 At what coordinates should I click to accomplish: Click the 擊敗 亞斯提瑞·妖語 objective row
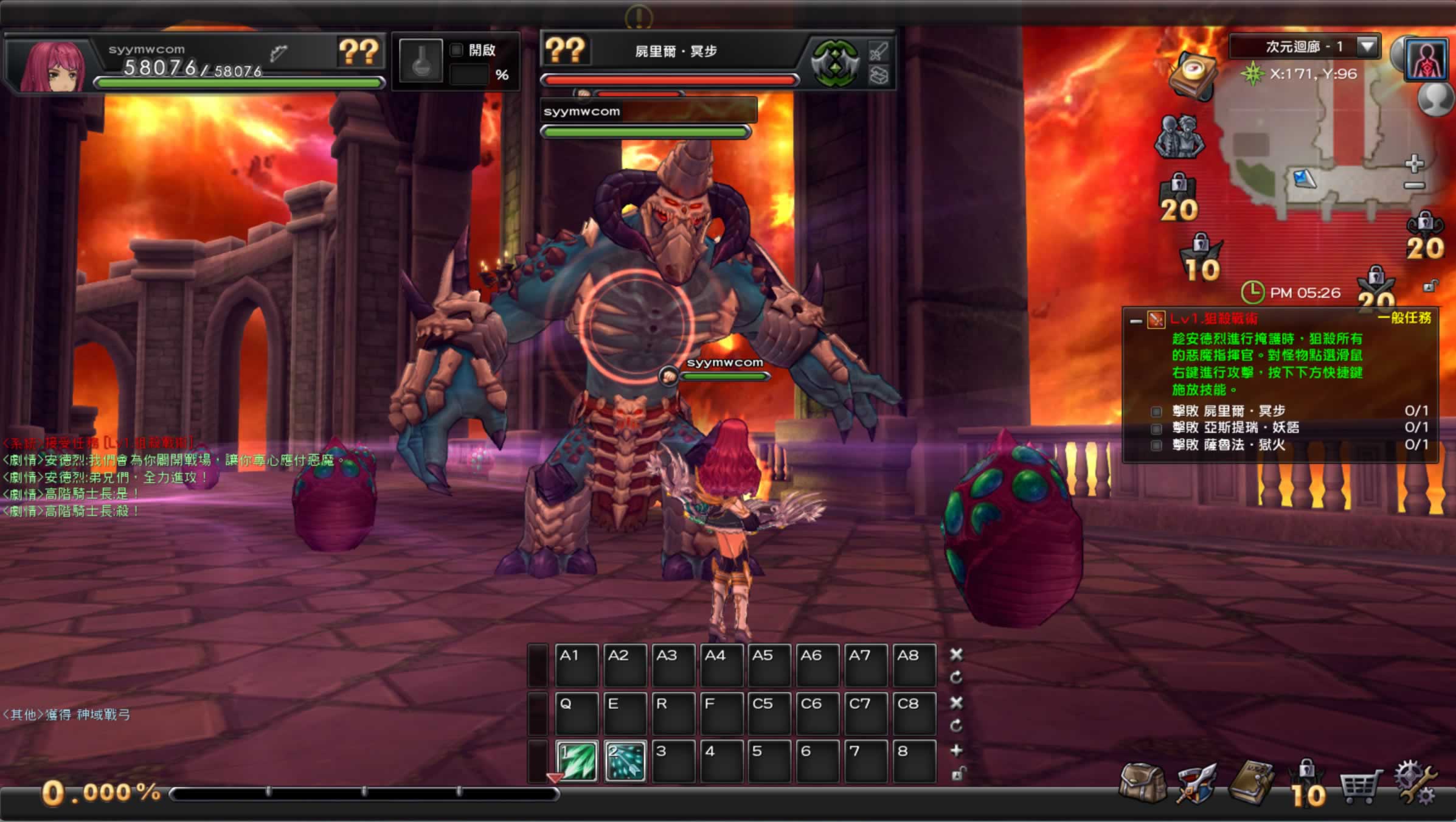click(x=1235, y=428)
